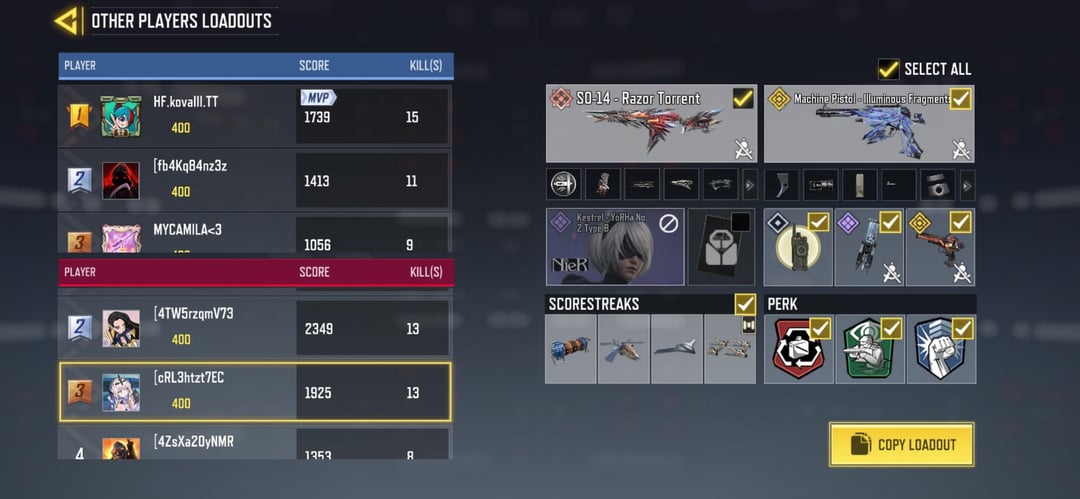Toggle the green soldier perk
The image size is (1080, 499).
(x=891, y=328)
